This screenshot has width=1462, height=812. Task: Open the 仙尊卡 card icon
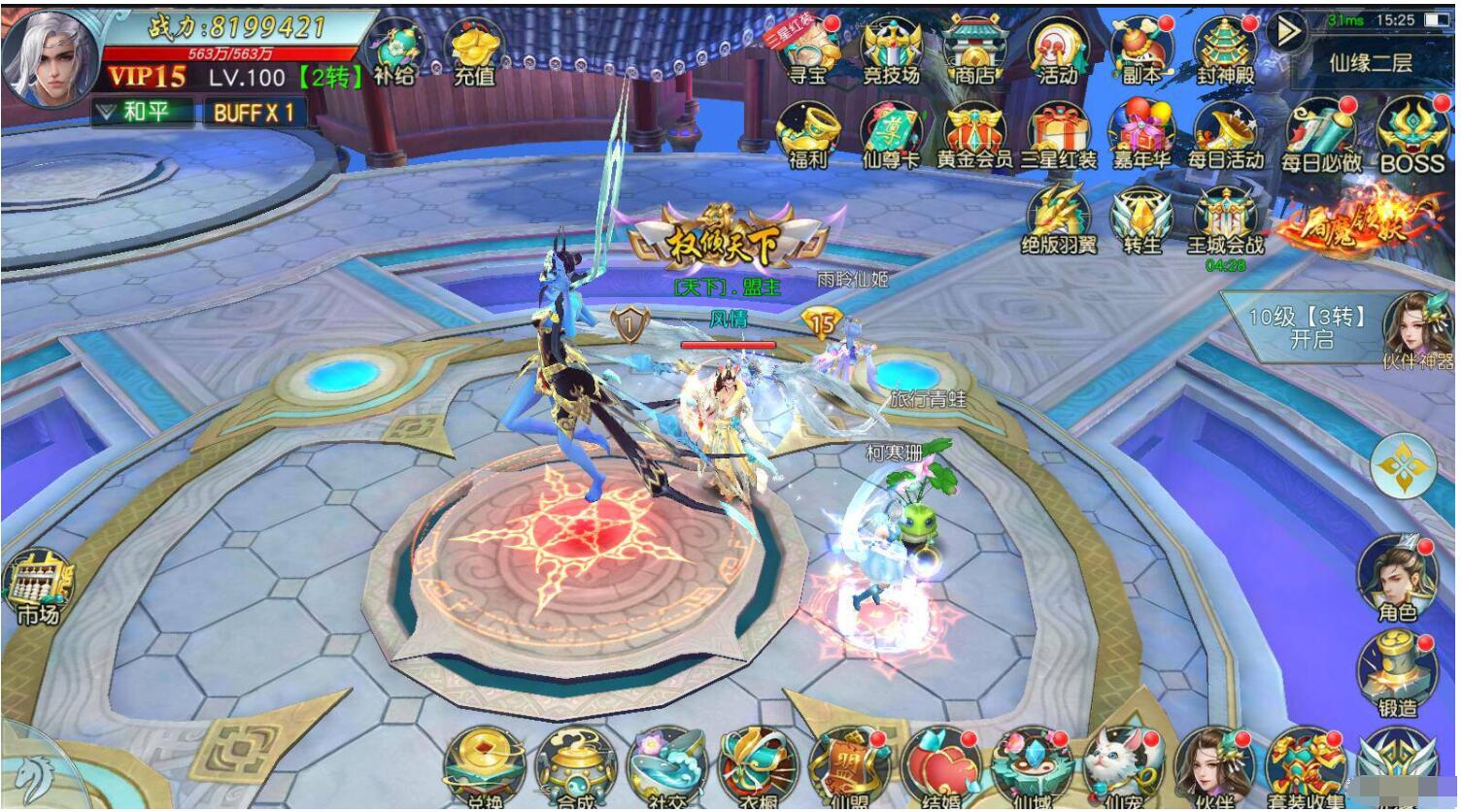890,134
